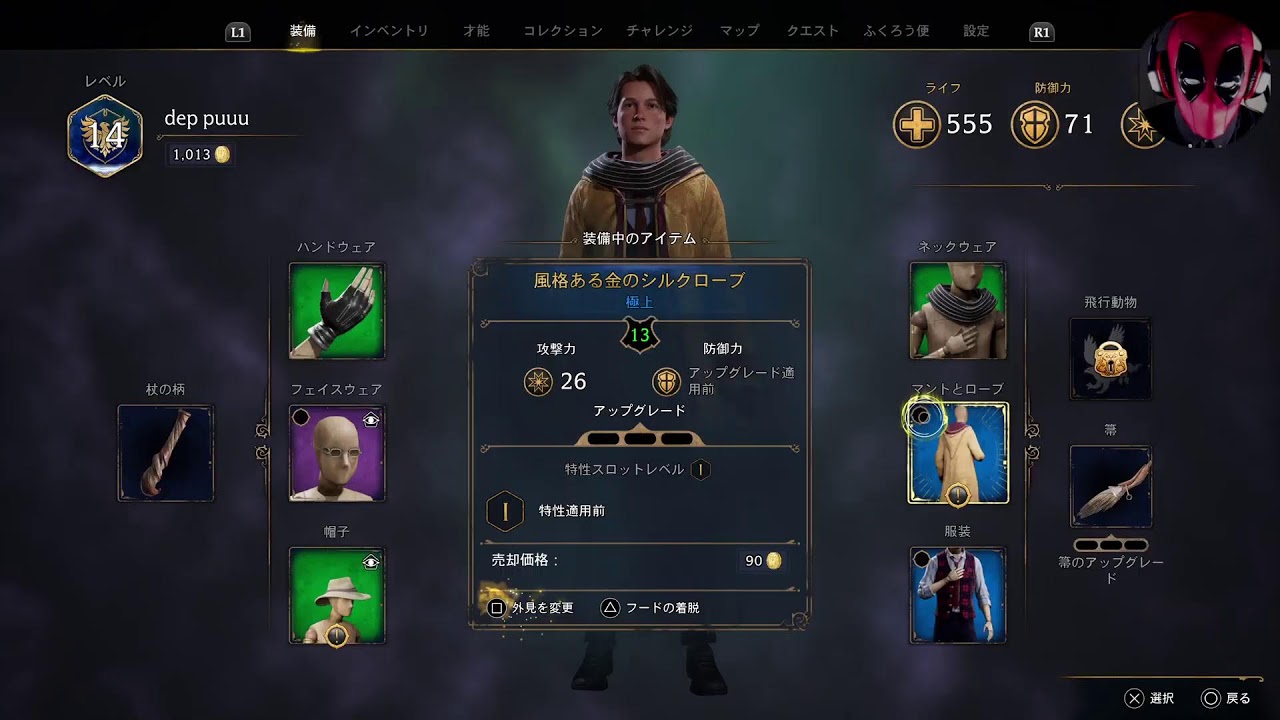The image size is (1280, 720).
Task: Open the インベントリ tab
Action: coord(389,31)
